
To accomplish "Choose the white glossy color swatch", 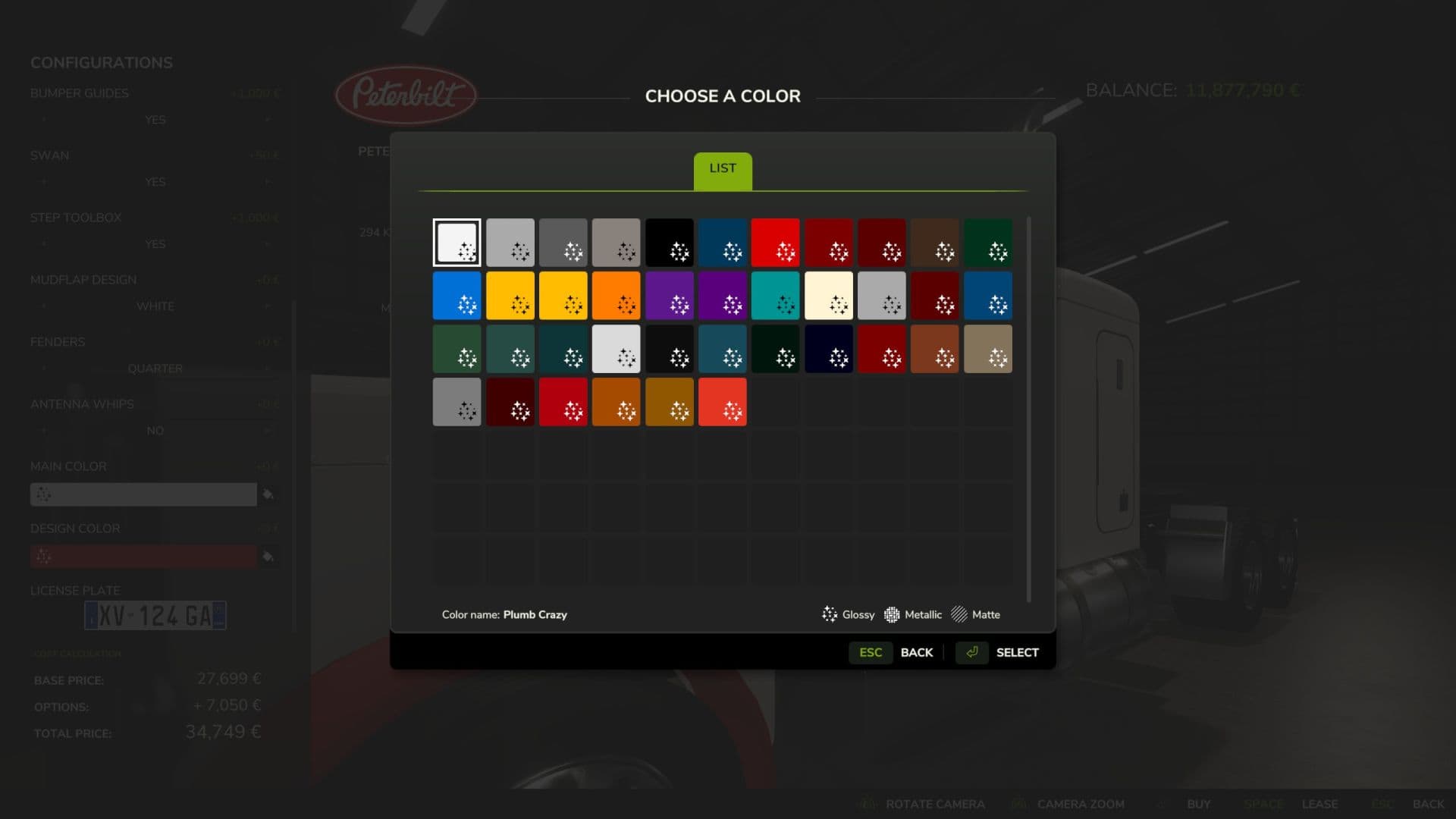I will [x=457, y=243].
